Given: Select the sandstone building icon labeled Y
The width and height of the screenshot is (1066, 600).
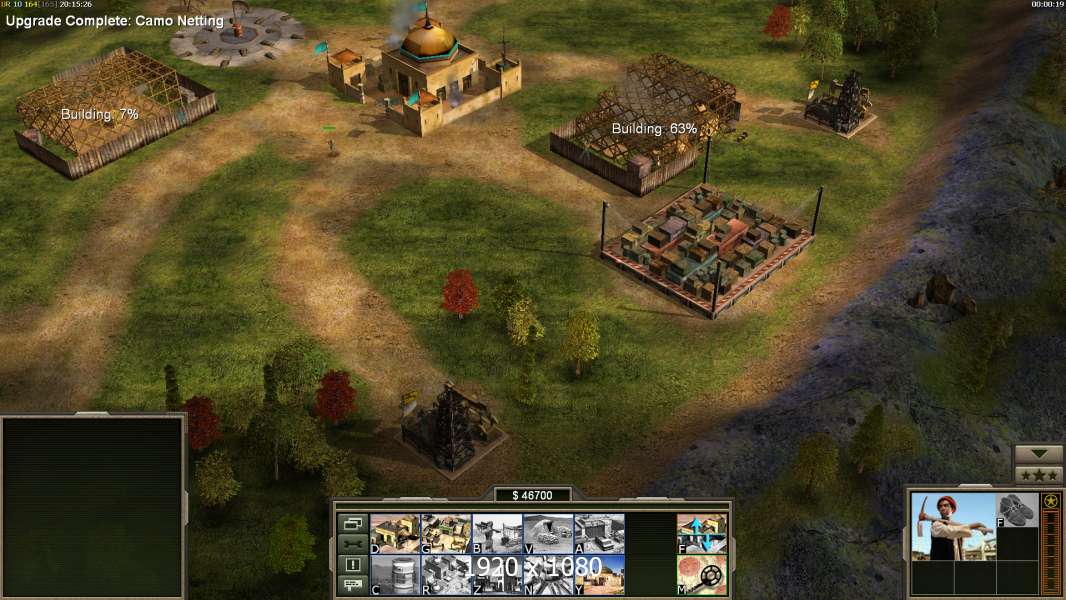Looking at the screenshot, I should tap(599, 574).
